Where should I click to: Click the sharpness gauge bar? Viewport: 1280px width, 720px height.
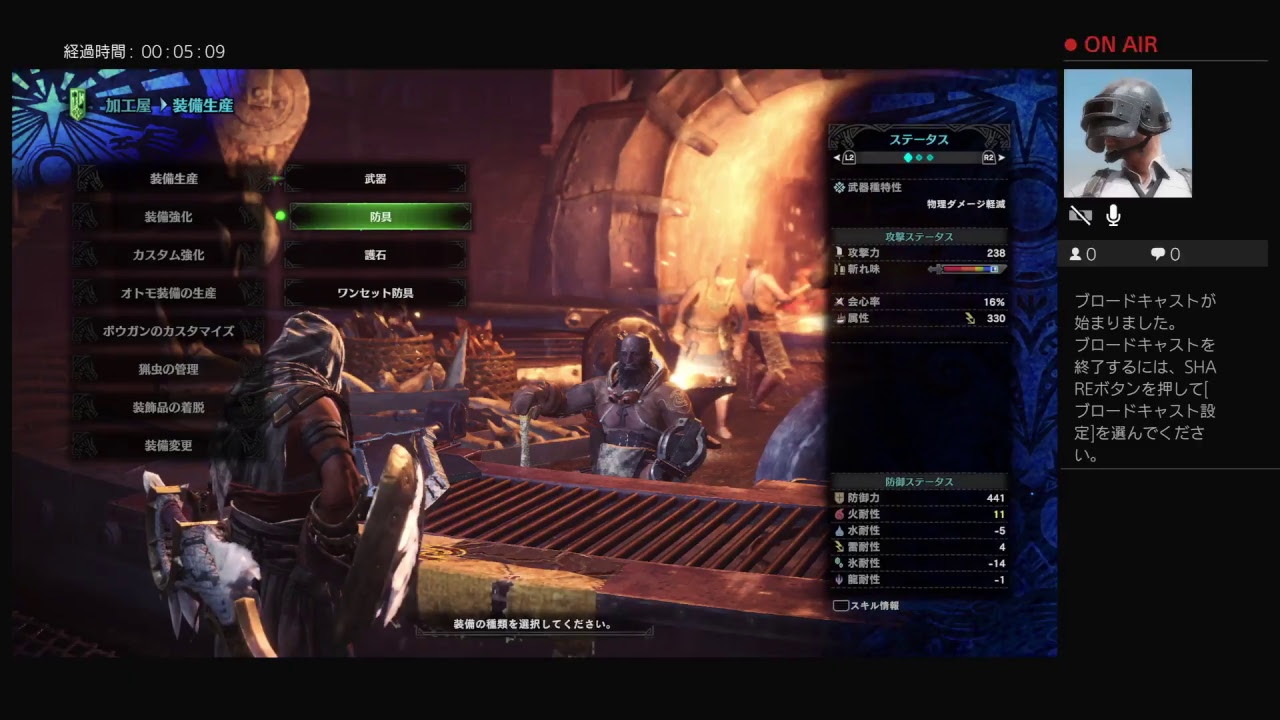coord(968,269)
